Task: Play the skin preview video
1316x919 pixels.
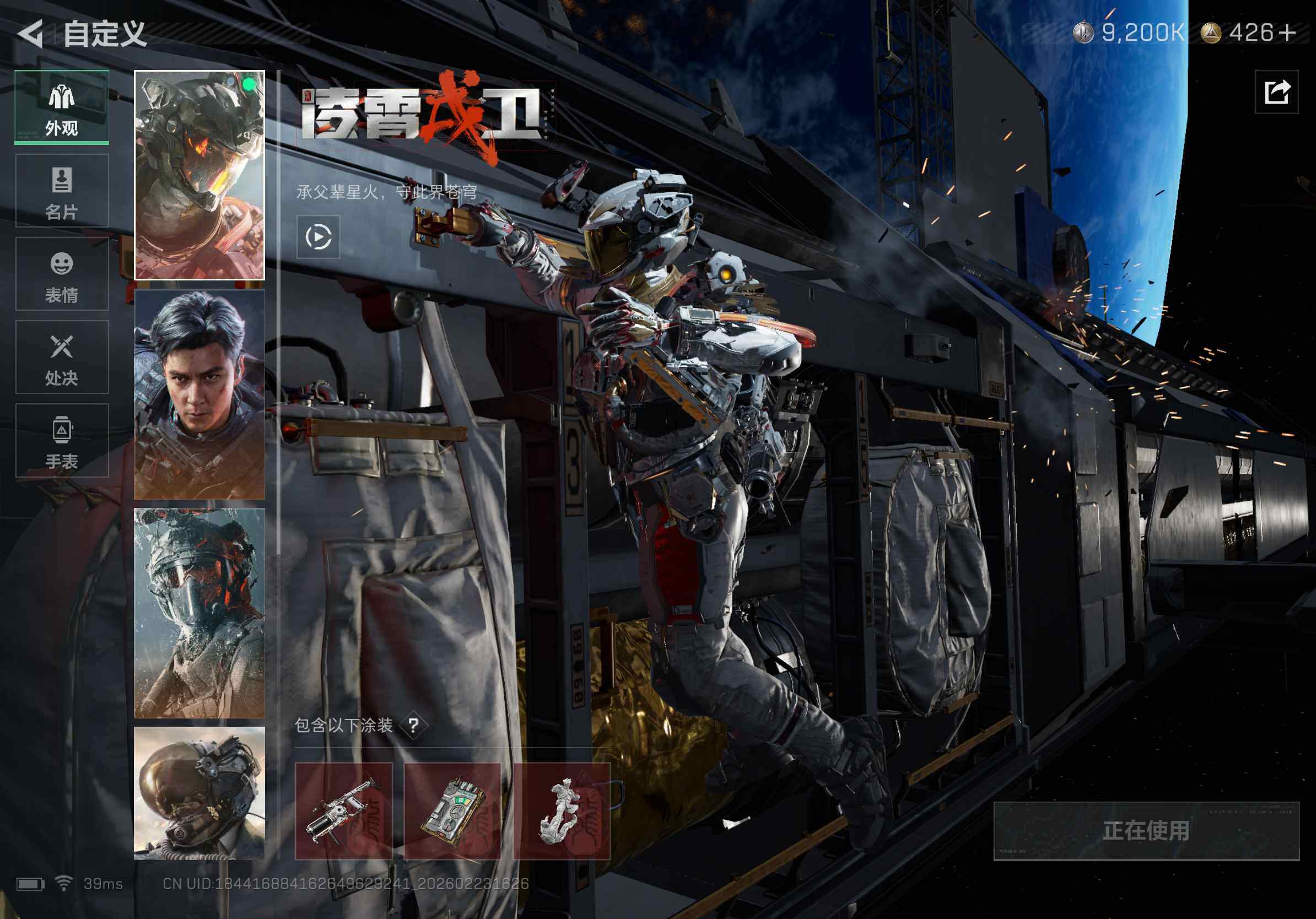Action: coord(318,237)
